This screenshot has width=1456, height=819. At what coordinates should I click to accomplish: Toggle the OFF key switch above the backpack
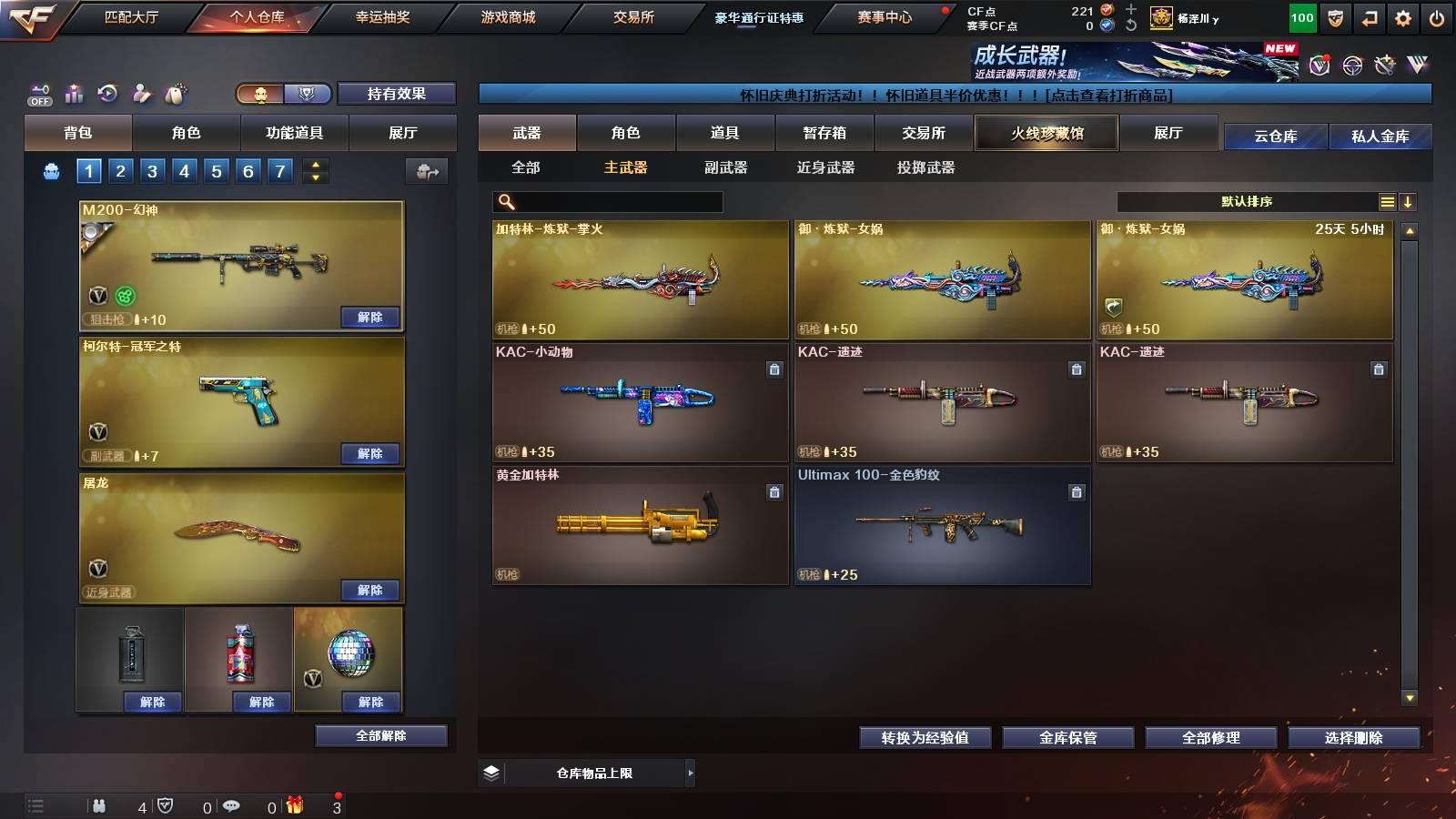pos(39,92)
